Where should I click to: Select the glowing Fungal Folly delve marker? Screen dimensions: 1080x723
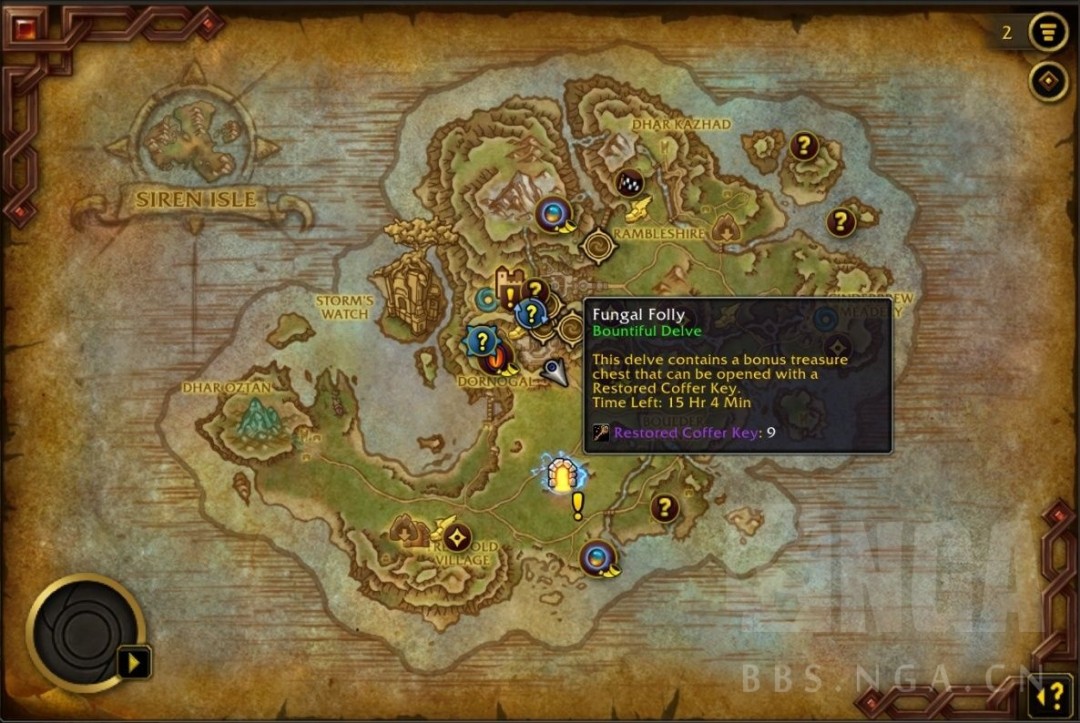click(x=564, y=474)
